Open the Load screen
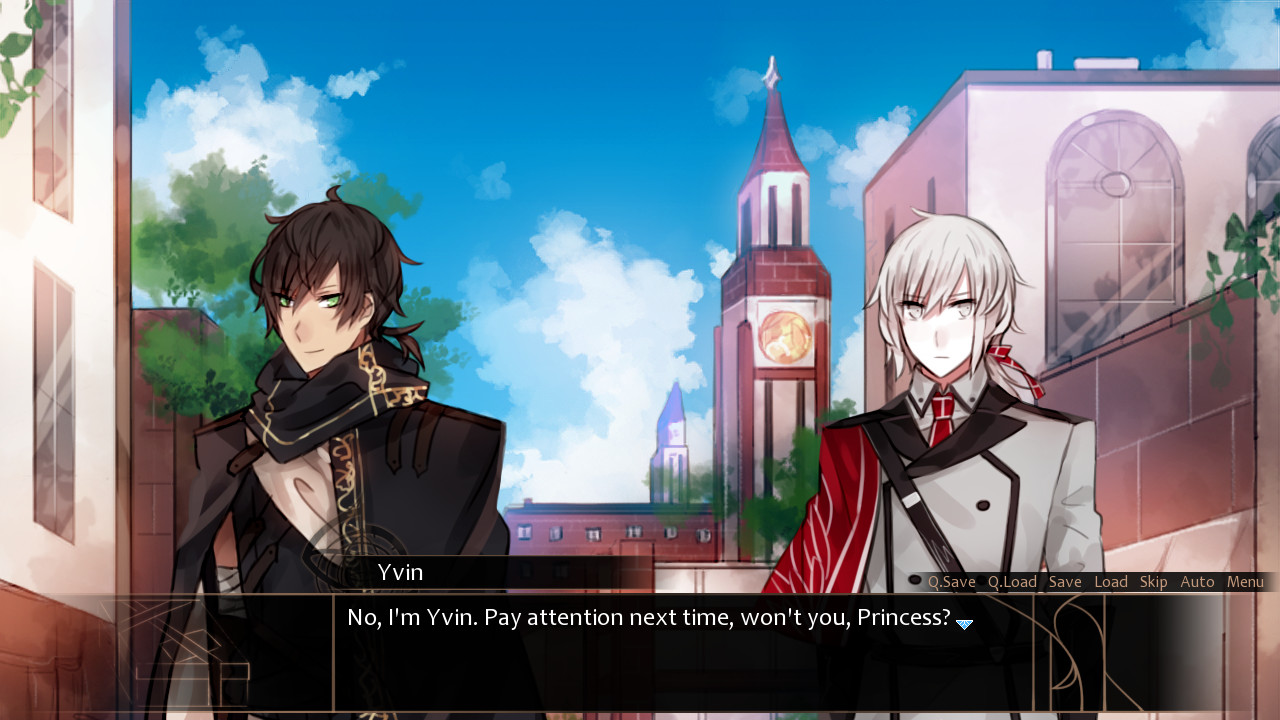This screenshot has height=720, width=1280. click(1110, 581)
